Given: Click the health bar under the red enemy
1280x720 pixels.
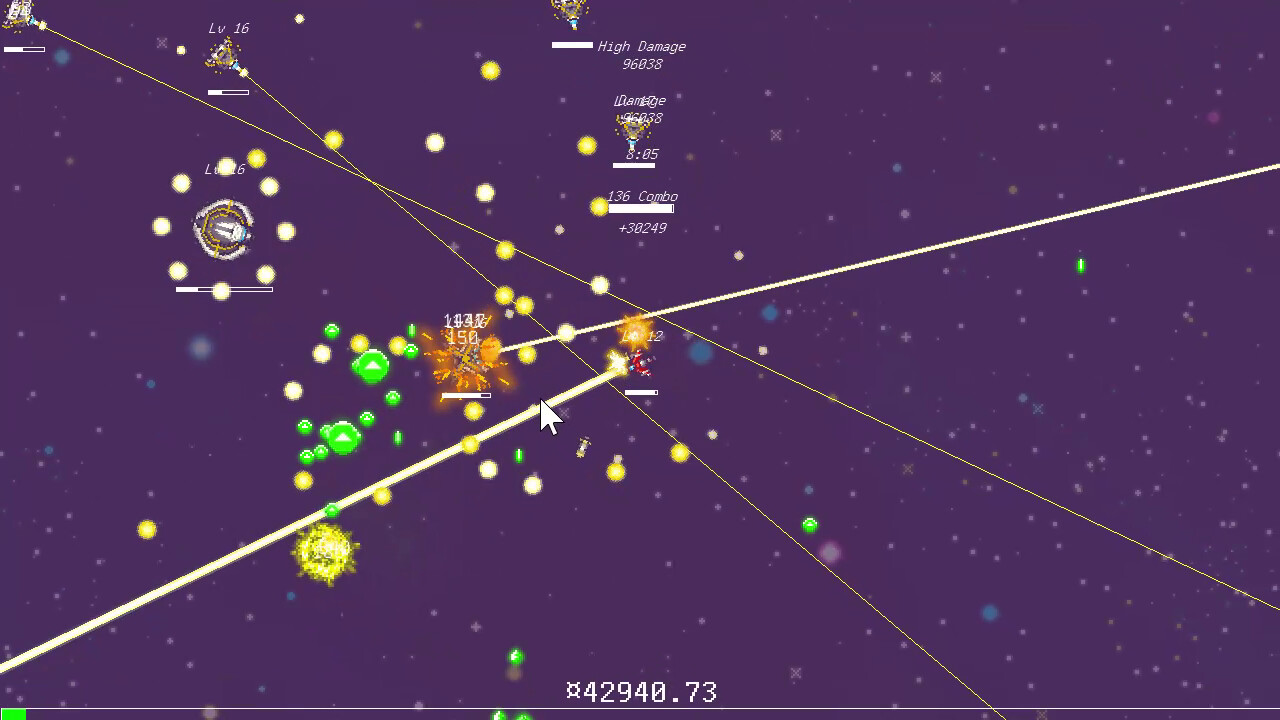Looking at the screenshot, I should [x=641, y=393].
